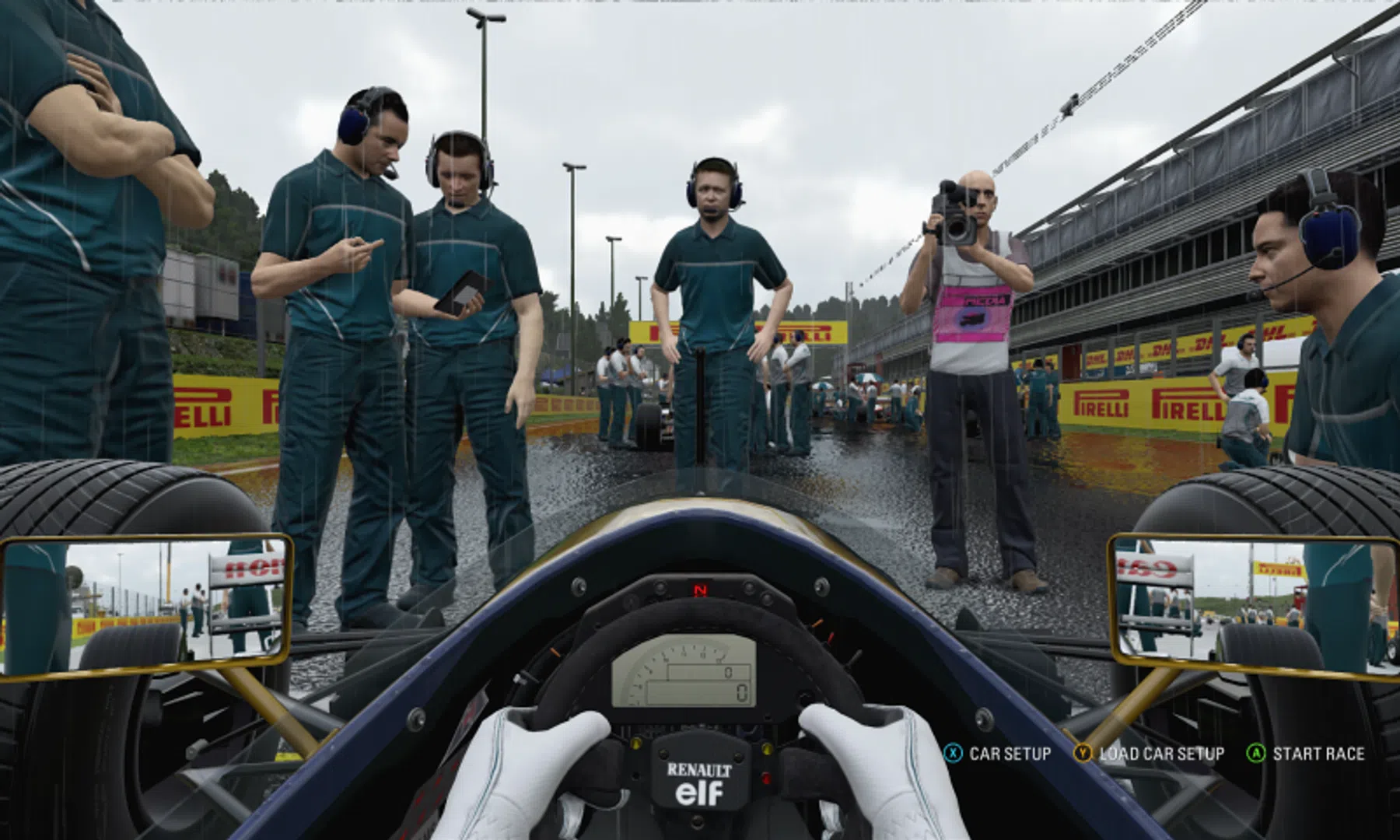The height and width of the screenshot is (840, 1400).
Task: Click the blue X controller button icon
Action: (x=952, y=754)
